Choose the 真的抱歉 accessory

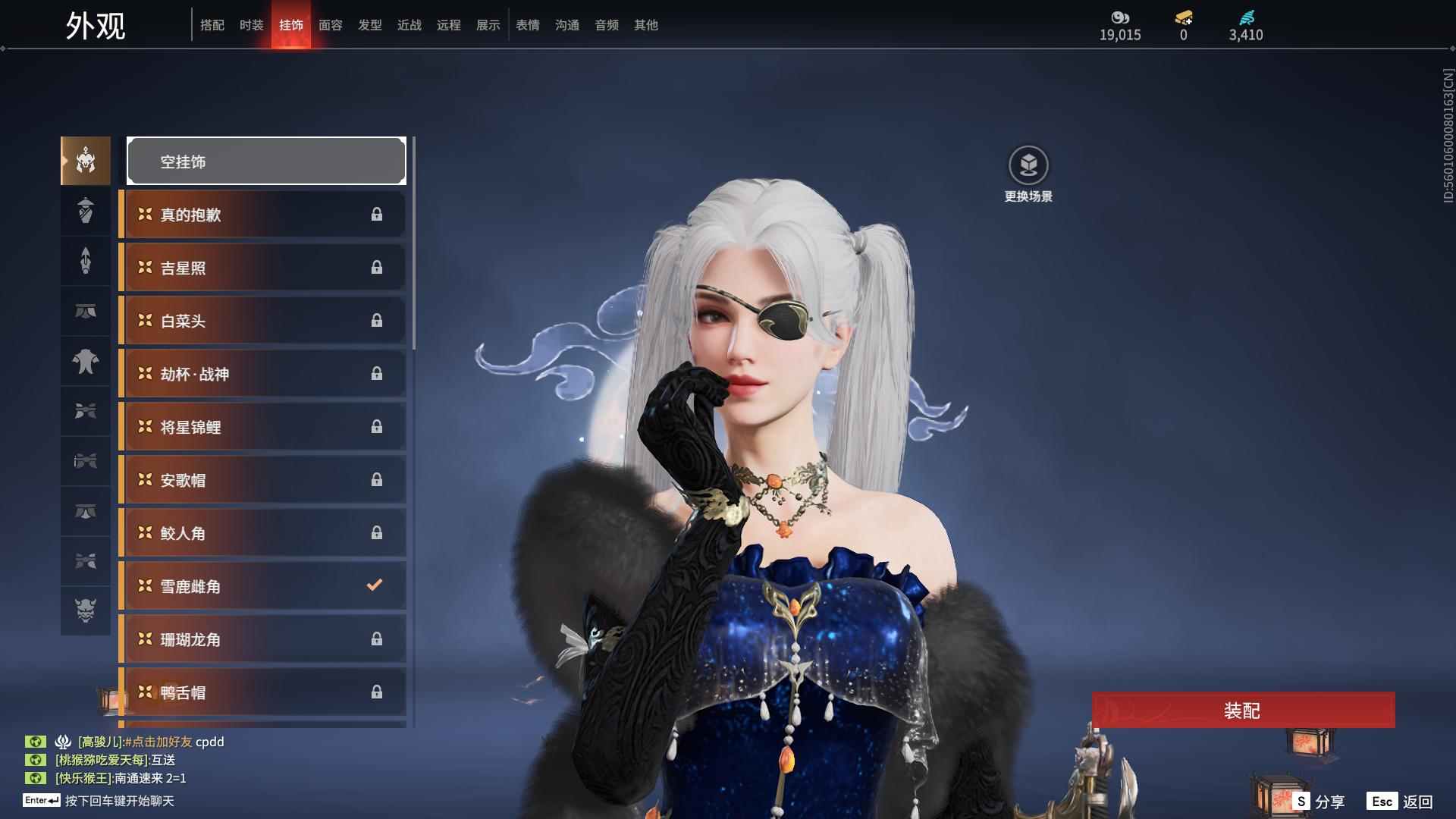(262, 215)
